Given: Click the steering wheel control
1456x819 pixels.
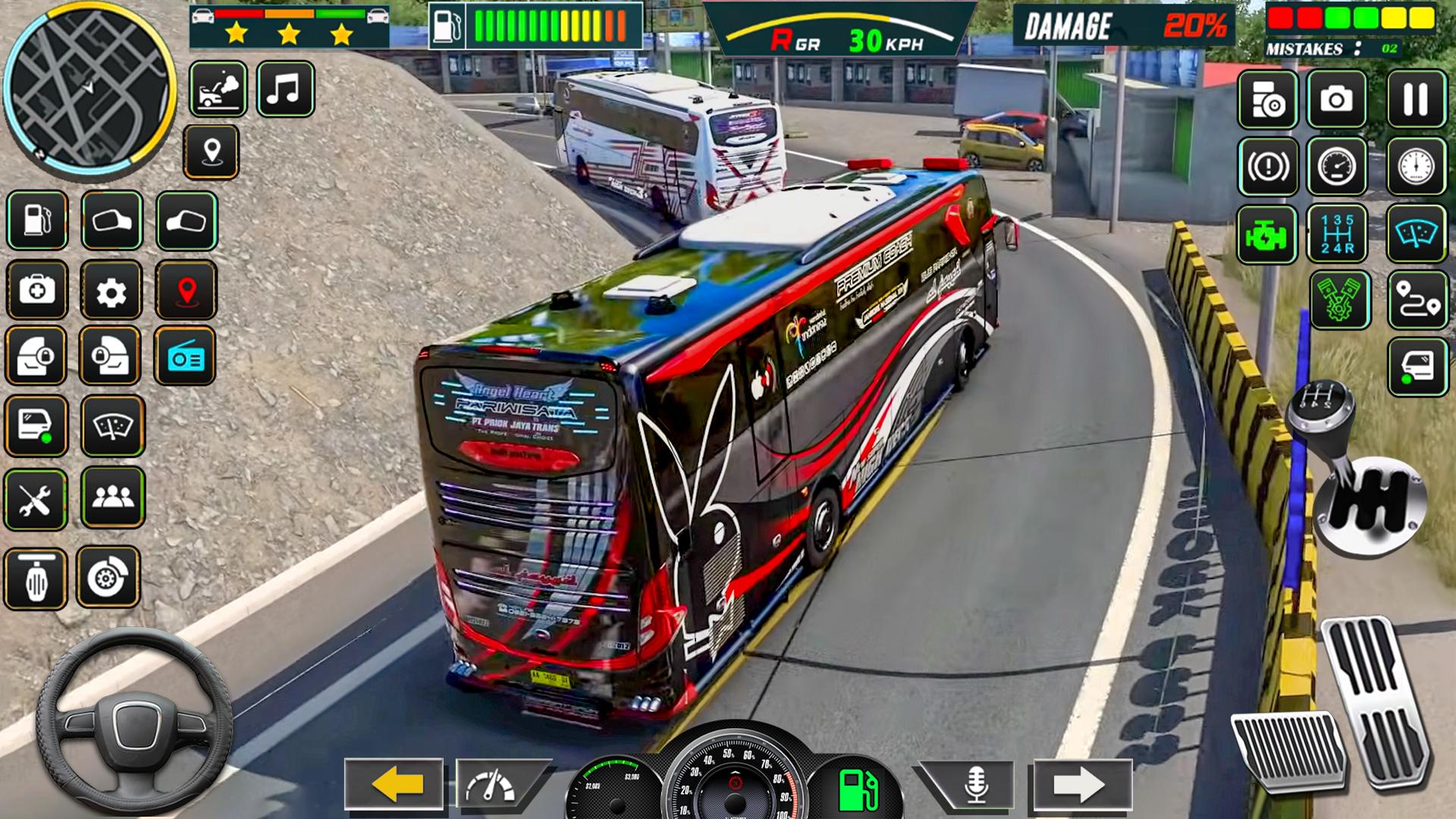Looking at the screenshot, I should (x=135, y=721).
